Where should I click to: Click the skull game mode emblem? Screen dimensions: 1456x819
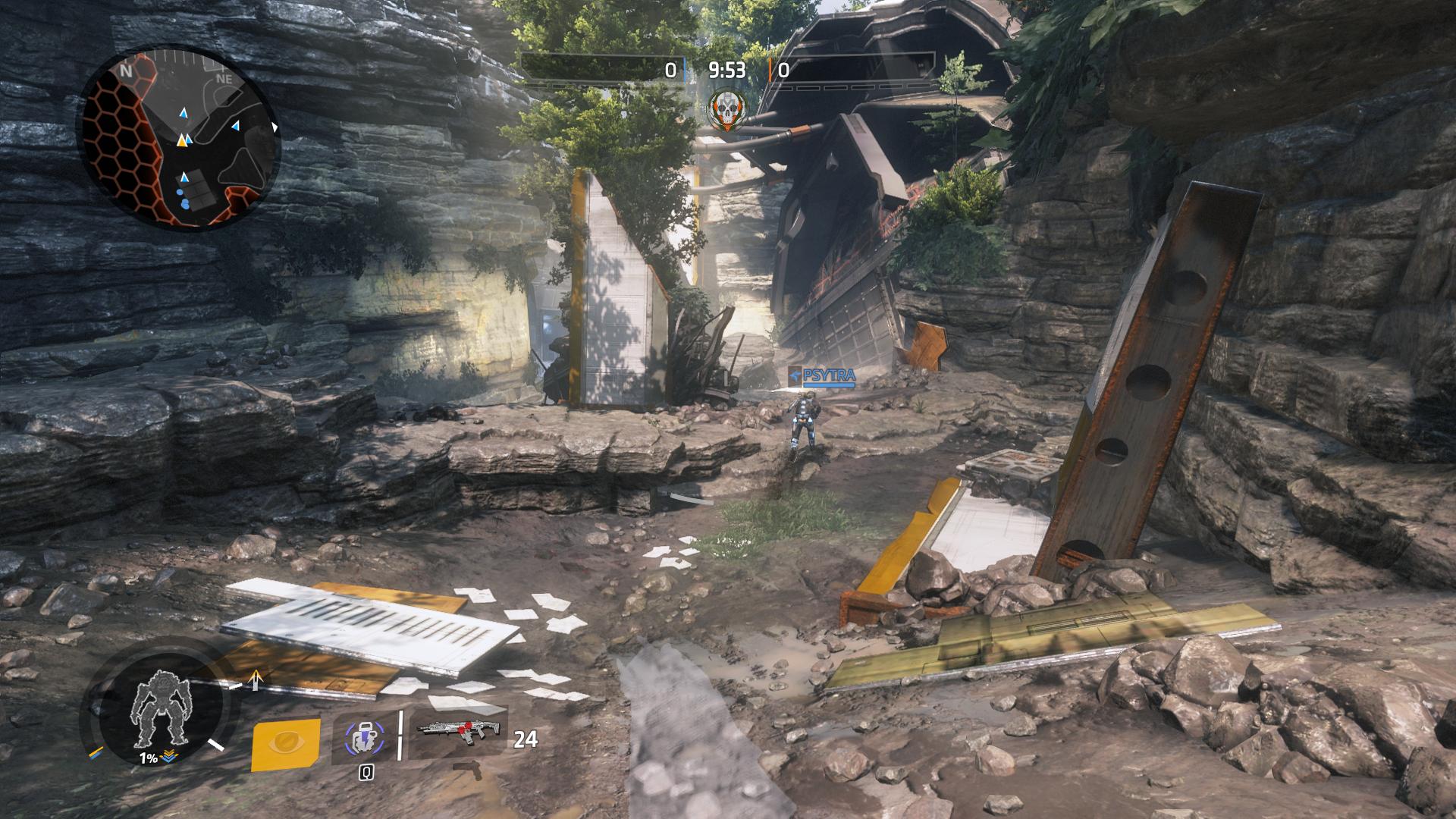pos(726,111)
